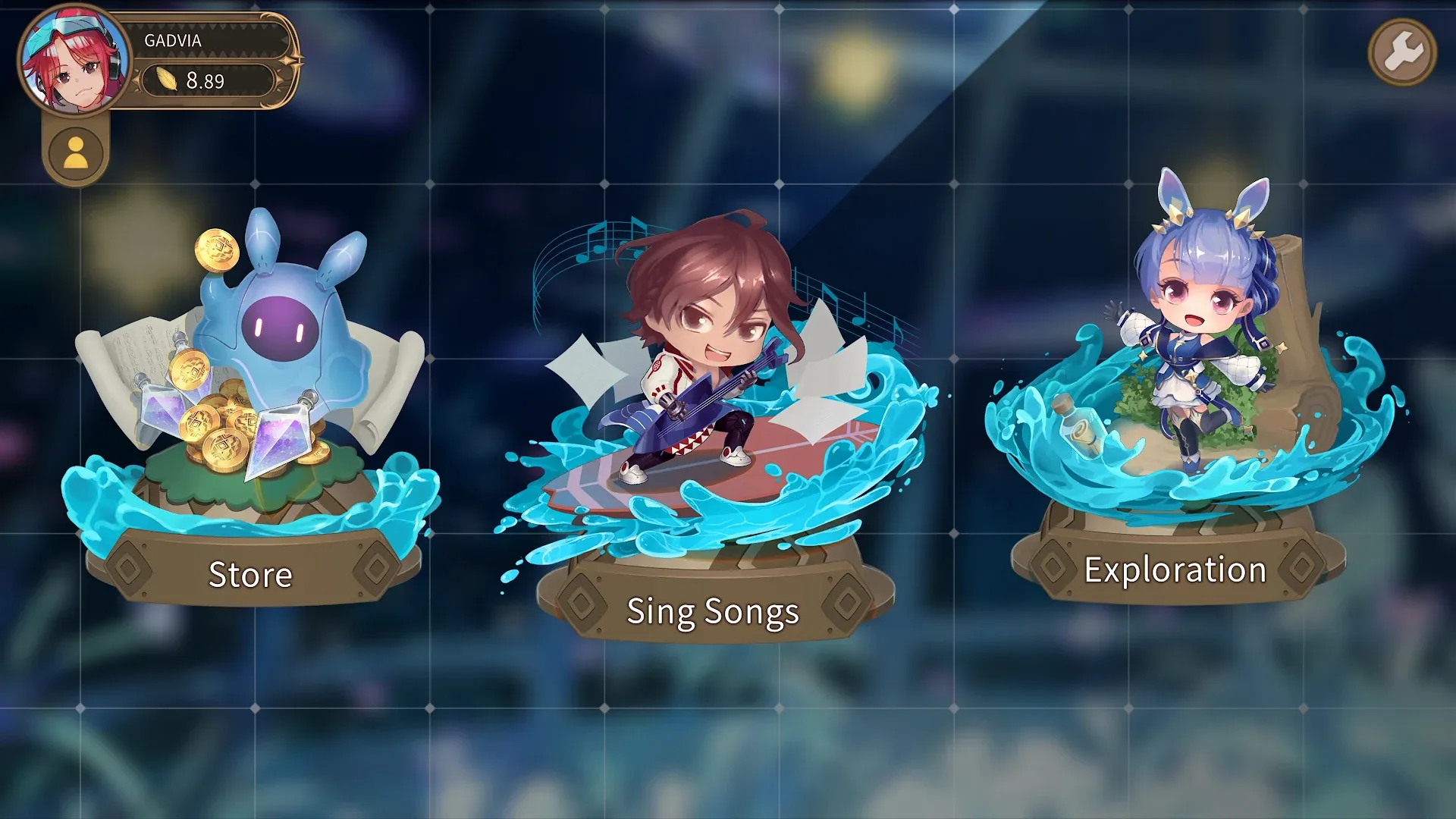This screenshot has height=819, width=1456.
Task: Open the Store menu
Action: pos(250,574)
